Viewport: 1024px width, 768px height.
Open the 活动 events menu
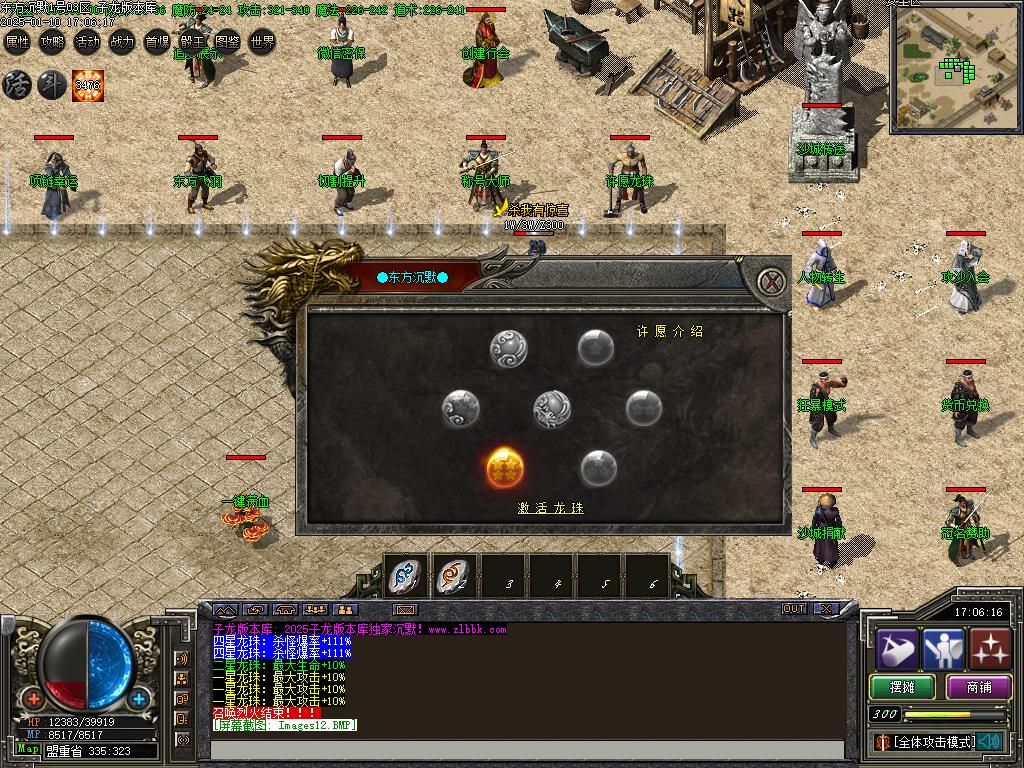[87, 42]
